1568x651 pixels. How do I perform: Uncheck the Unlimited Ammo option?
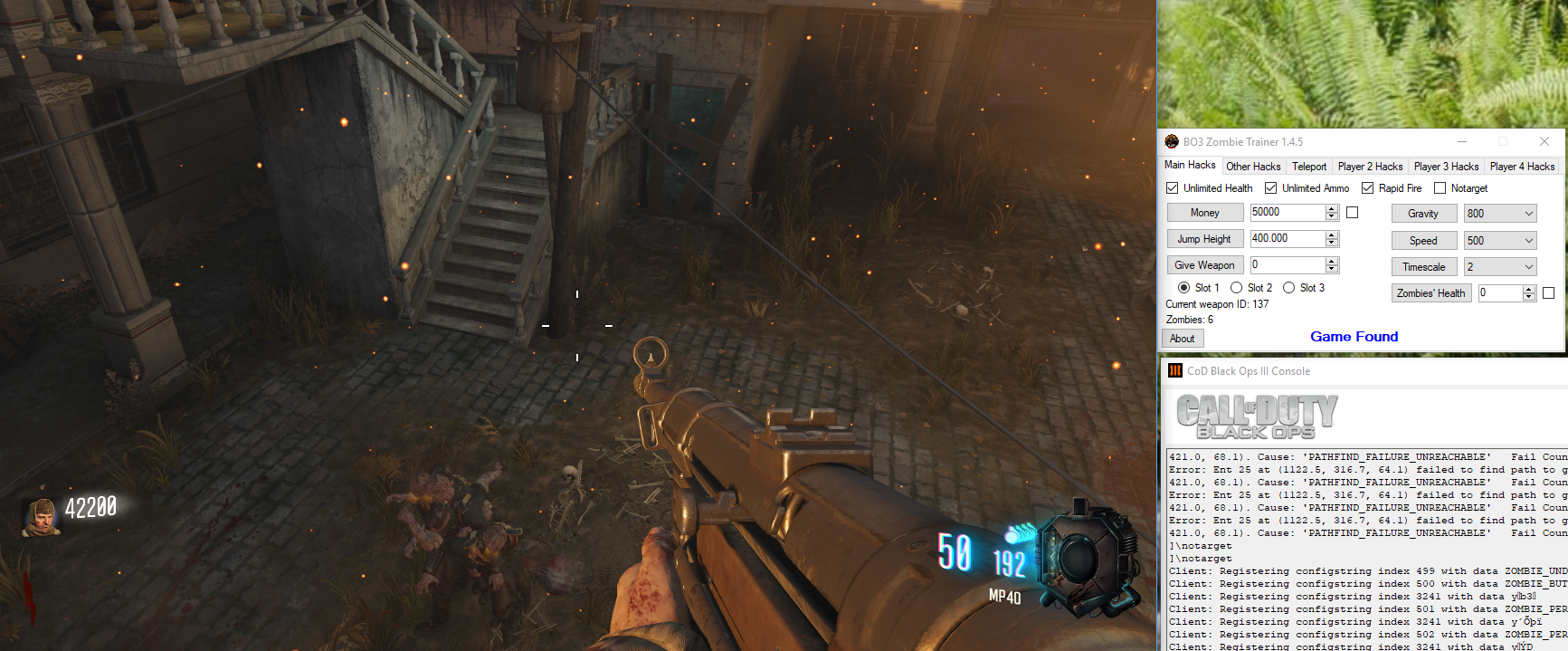(1271, 188)
